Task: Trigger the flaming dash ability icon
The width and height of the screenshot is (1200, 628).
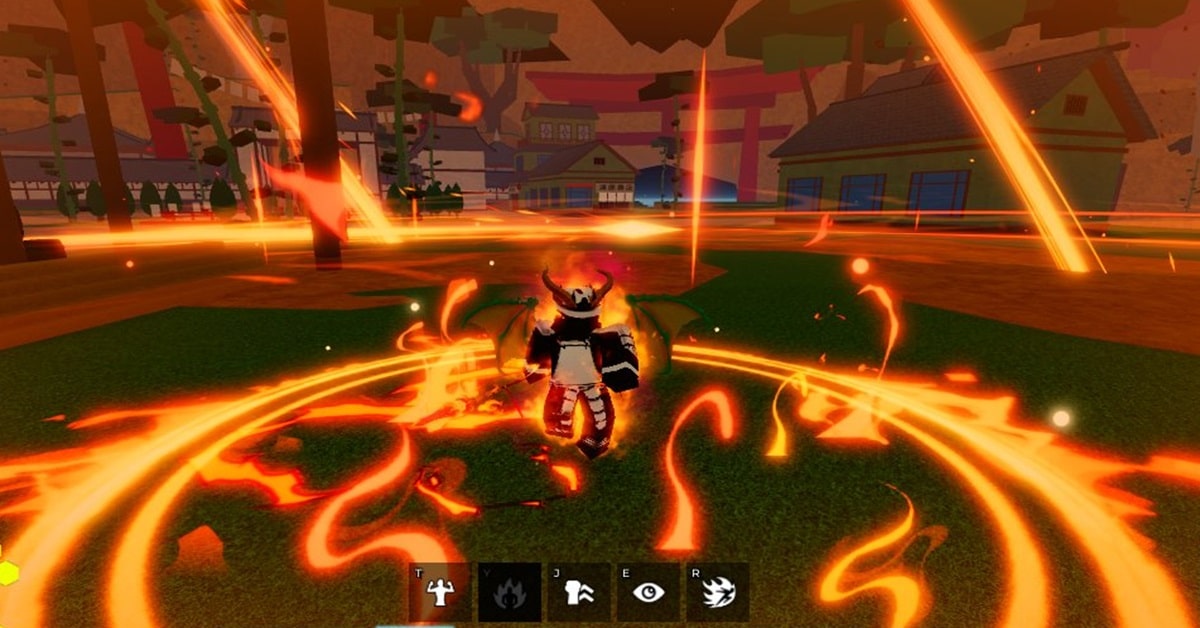Action: pyautogui.click(x=718, y=592)
